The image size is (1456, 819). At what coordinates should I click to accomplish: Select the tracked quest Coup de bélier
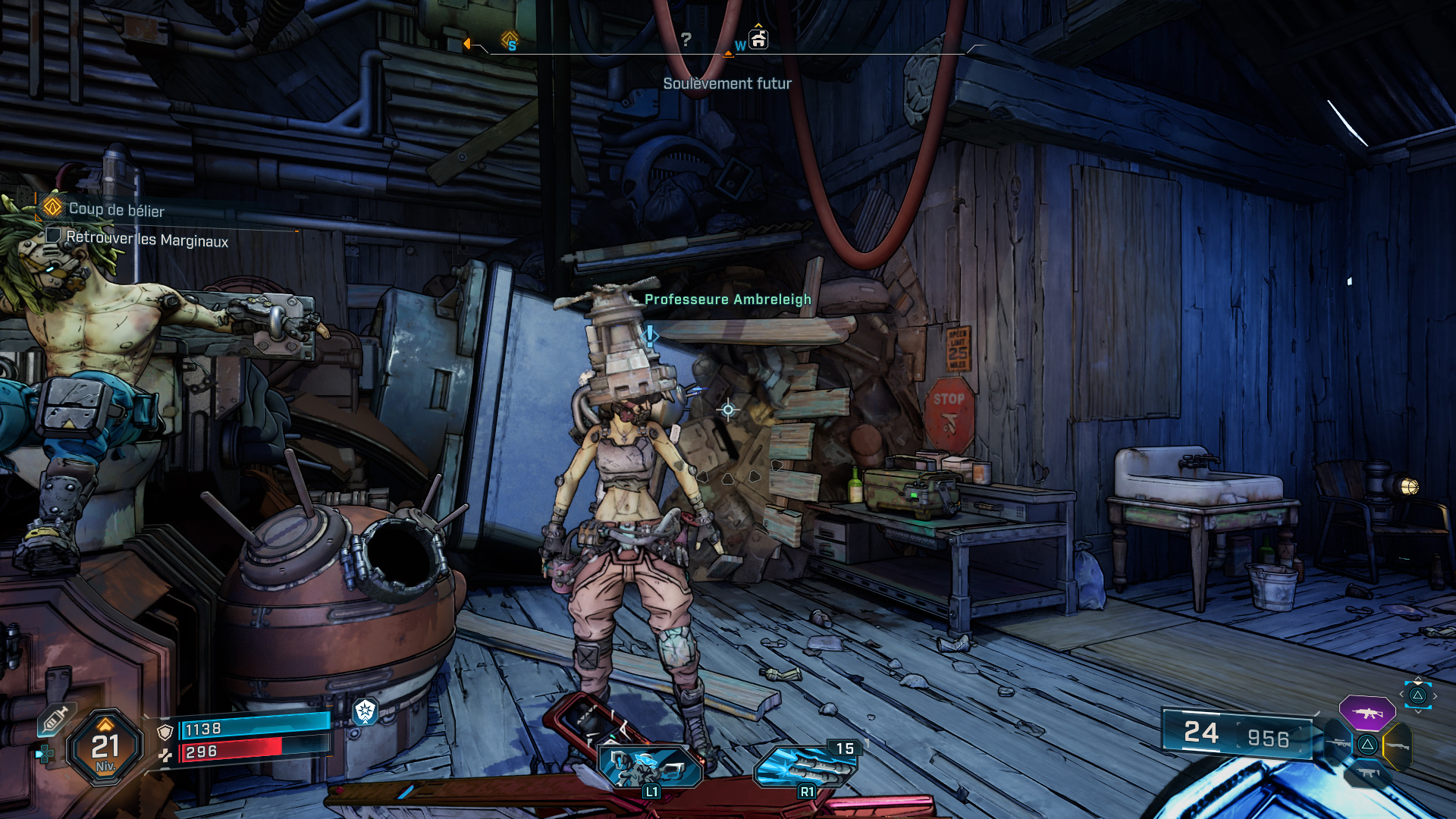115,209
